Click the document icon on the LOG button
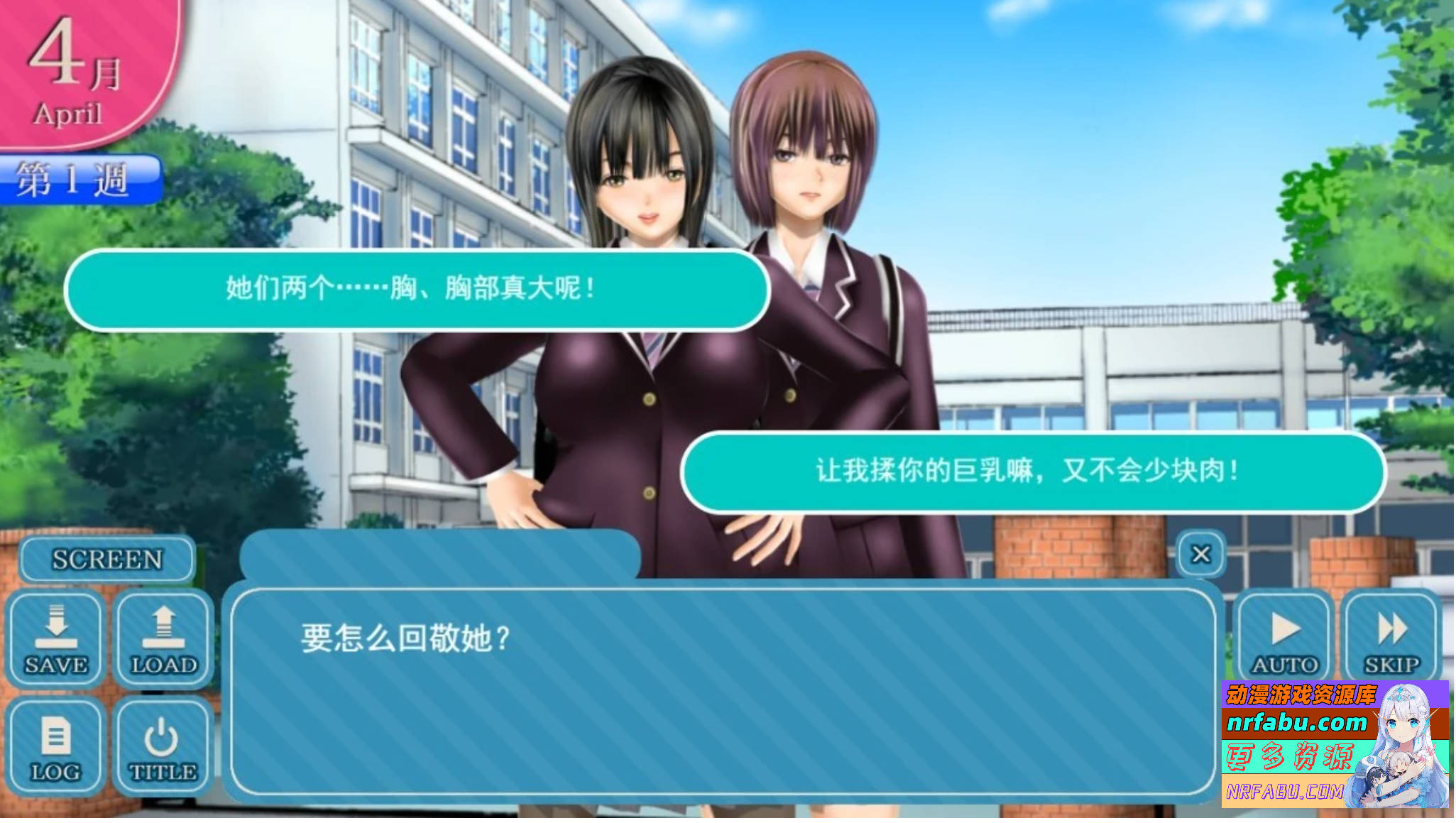 tap(57, 734)
